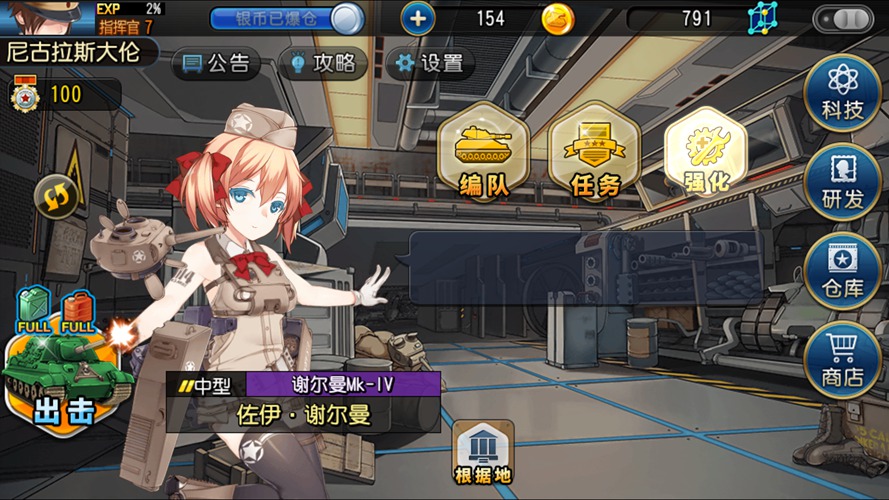
Task: Open the 公告 announcements panel
Action: (x=216, y=64)
